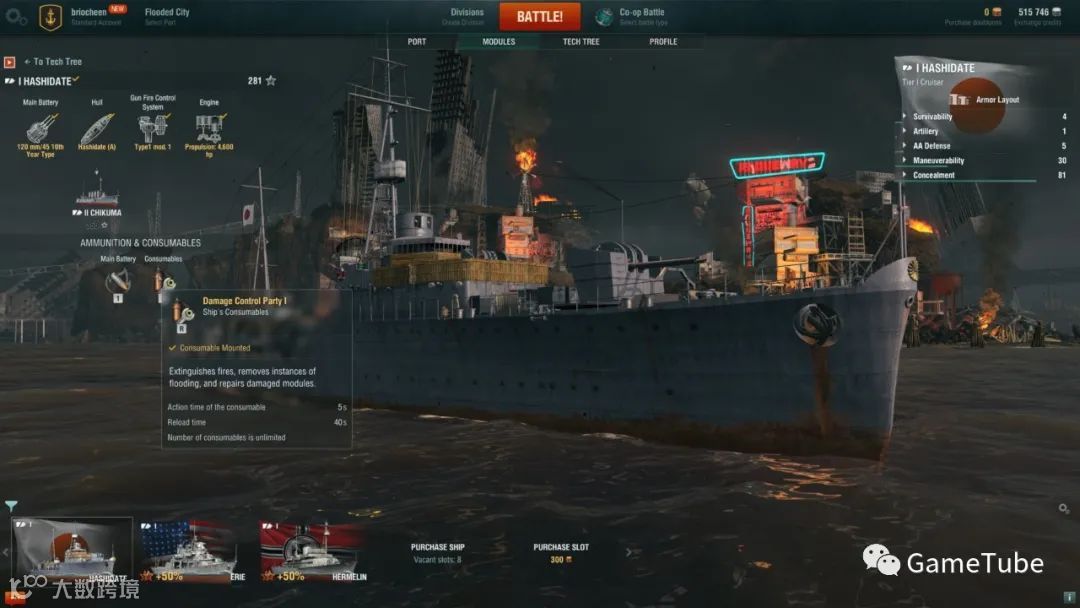Select the Engine propulsion module

[209, 128]
